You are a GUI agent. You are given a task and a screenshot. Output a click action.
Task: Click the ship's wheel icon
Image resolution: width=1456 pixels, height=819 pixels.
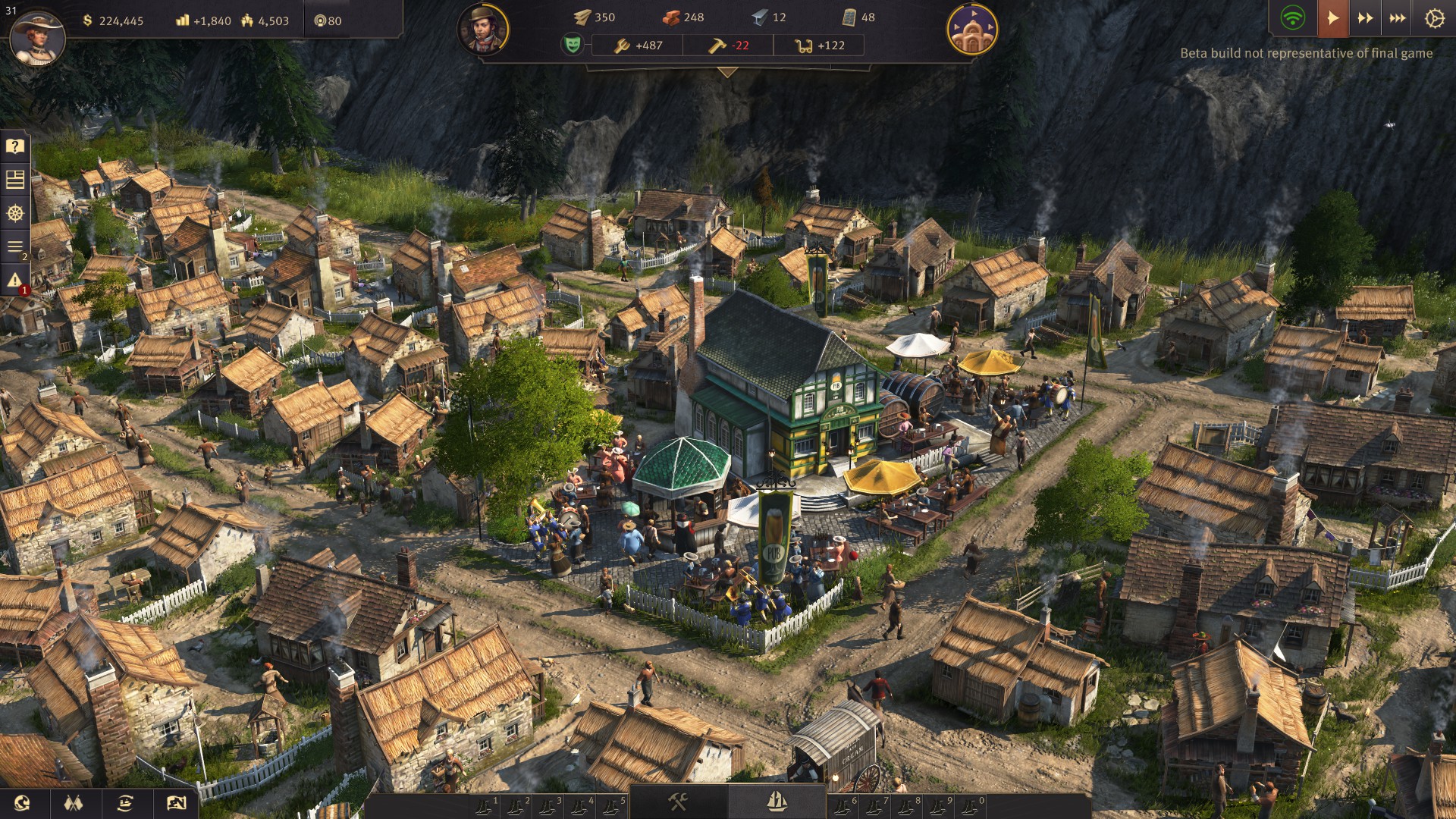point(15,213)
